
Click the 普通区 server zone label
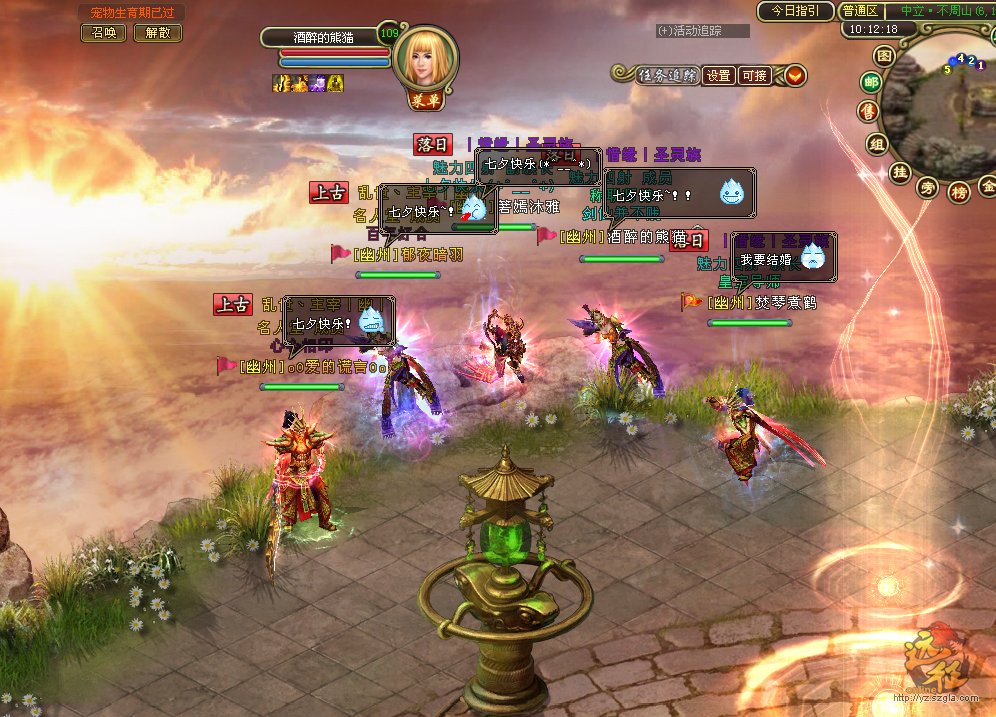860,11
